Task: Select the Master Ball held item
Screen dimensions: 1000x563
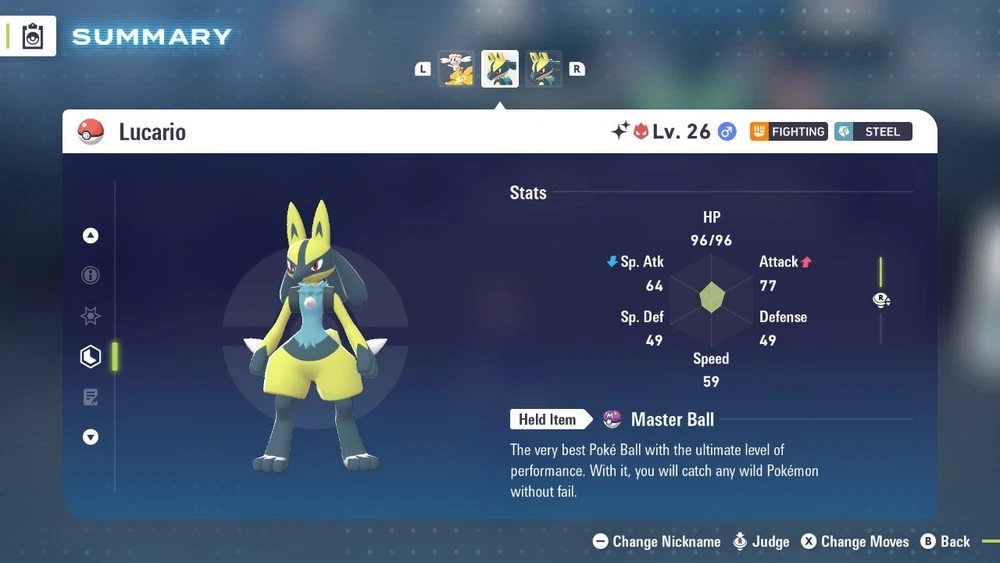Action: 660,419
